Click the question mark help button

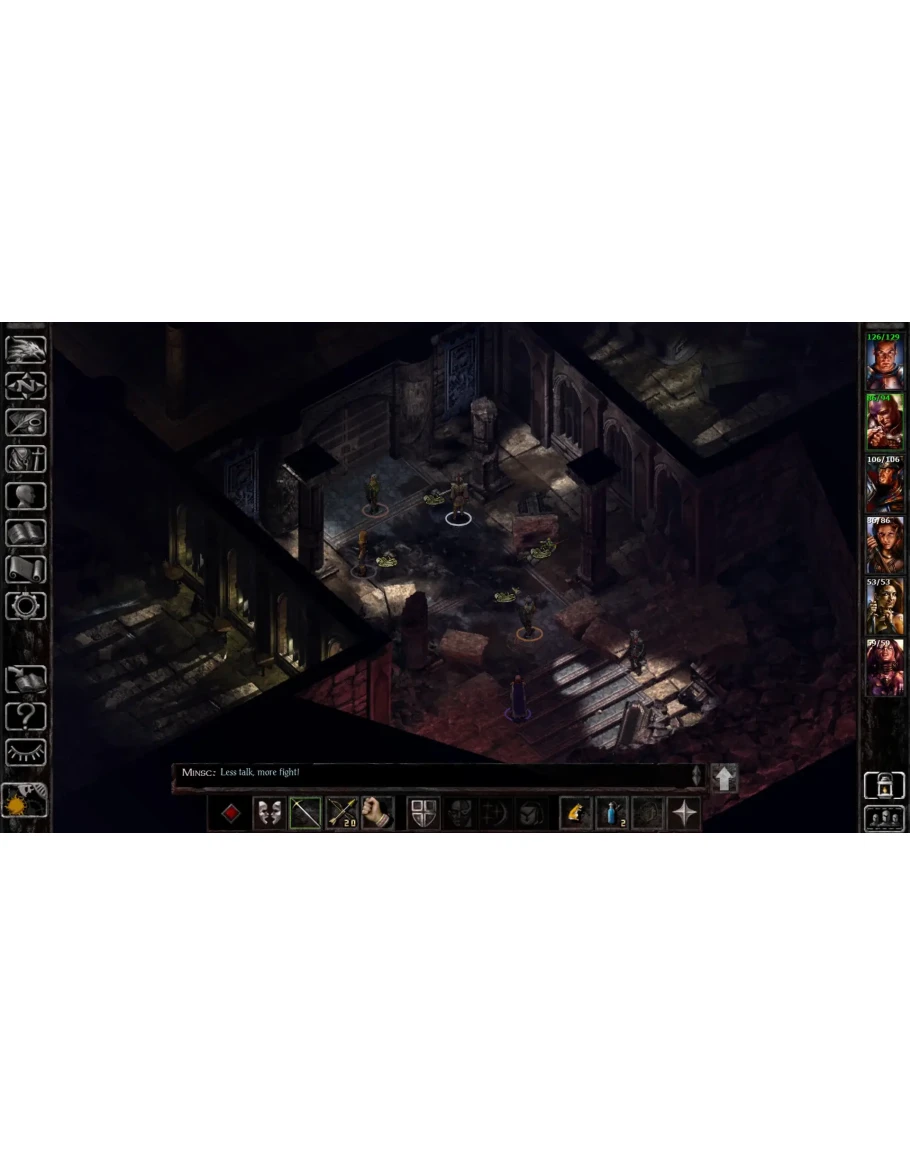(x=25, y=716)
